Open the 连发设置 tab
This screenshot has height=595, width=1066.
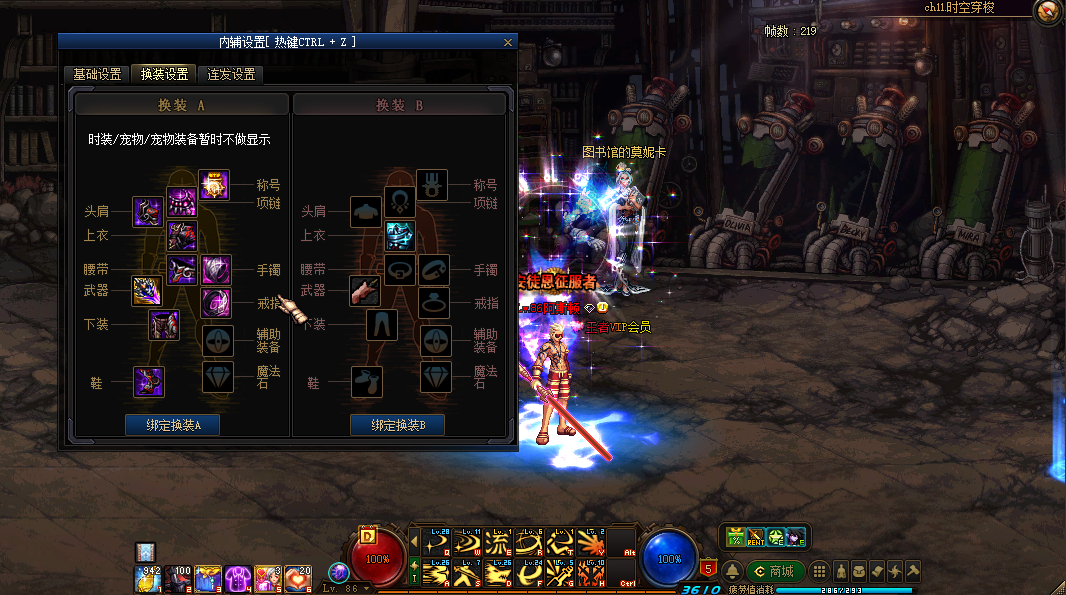tap(231, 74)
